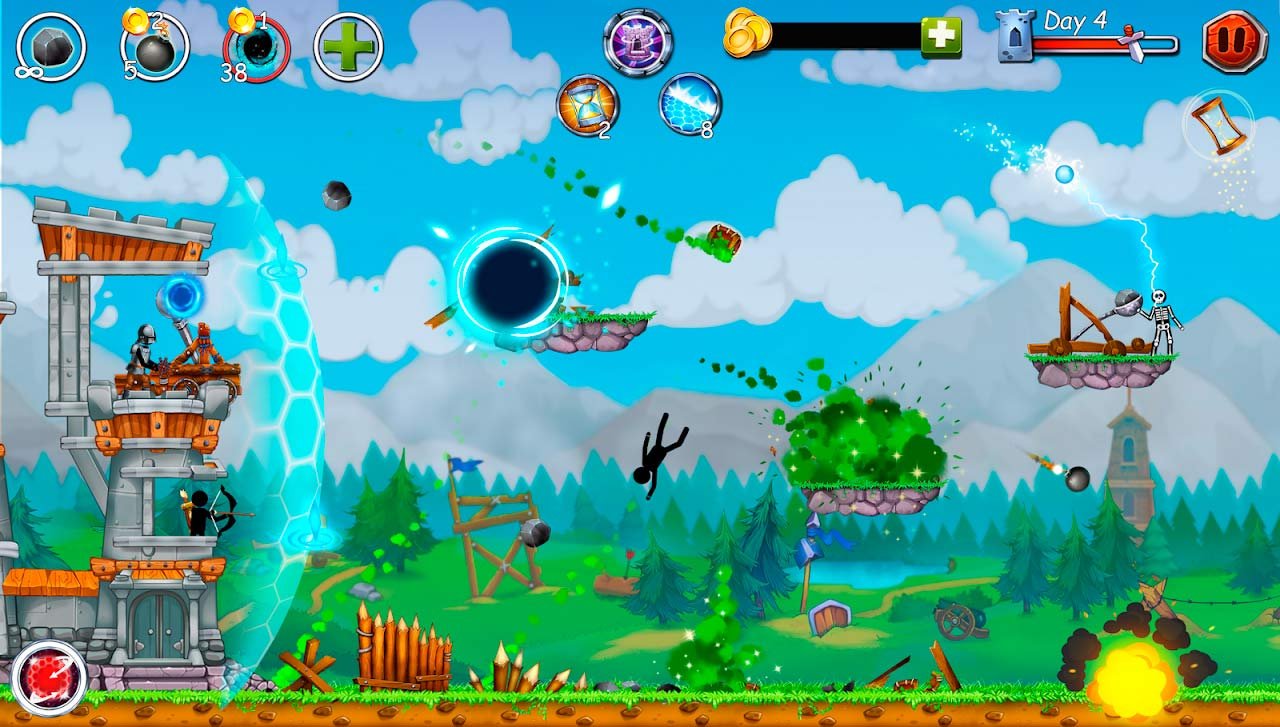This screenshot has width=1280, height=727.
Task: Collect the floating hourglass bubble
Action: (1218, 124)
